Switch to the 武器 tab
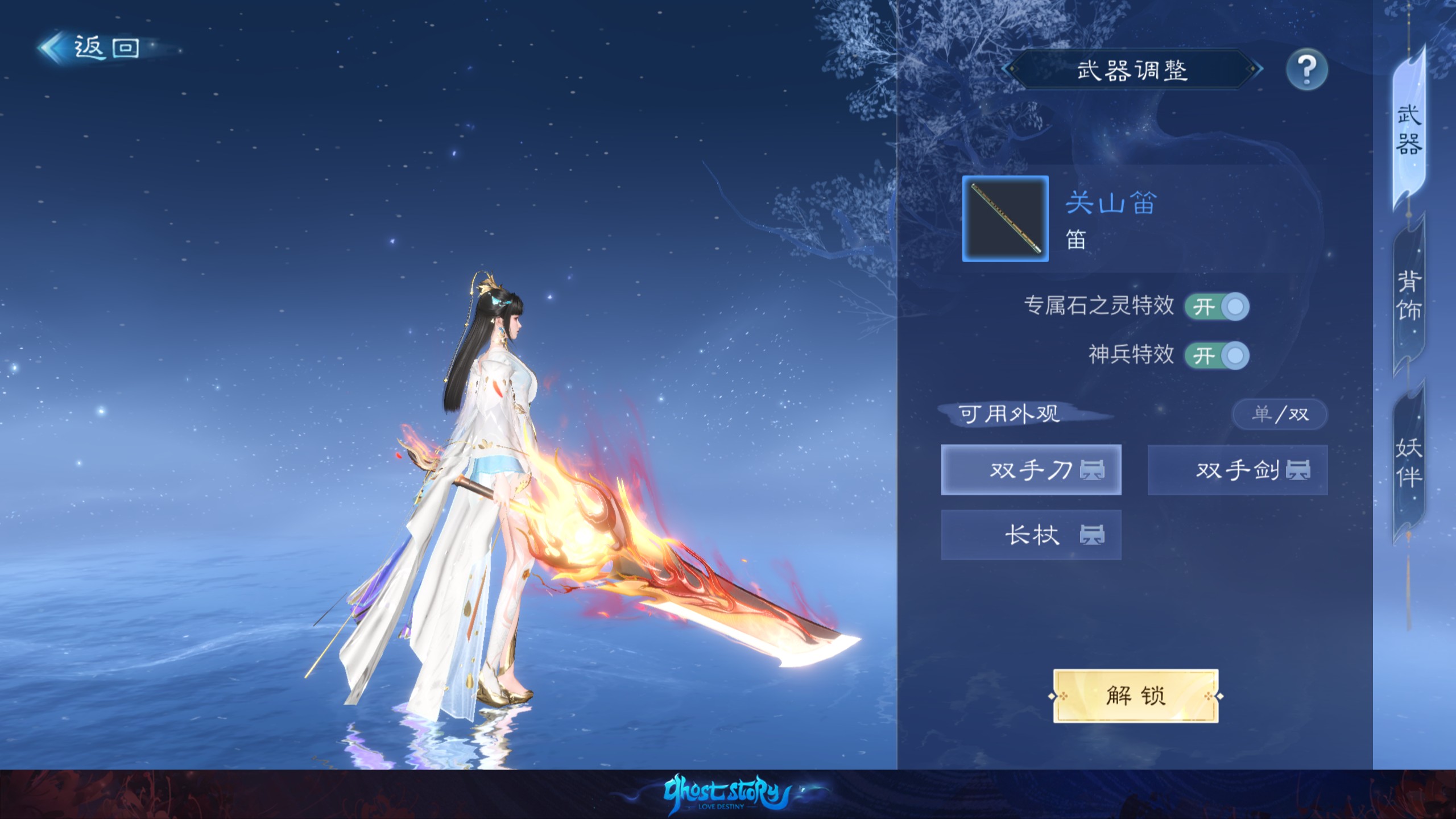The image size is (1456, 819). click(1409, 131)
